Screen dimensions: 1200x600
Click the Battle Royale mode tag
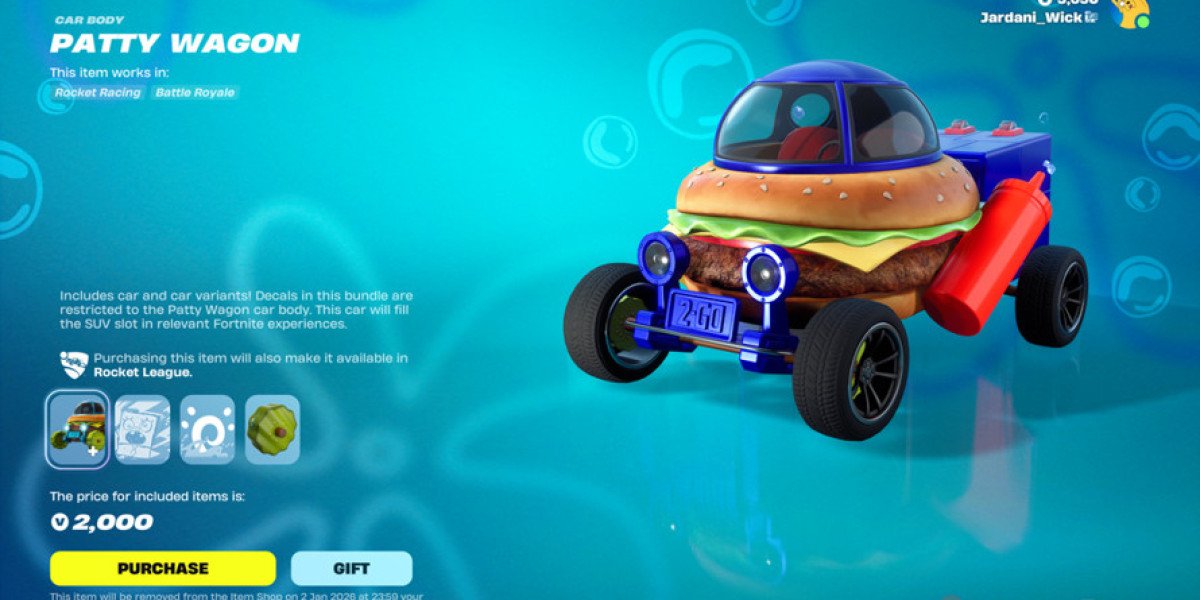(195, 92)
